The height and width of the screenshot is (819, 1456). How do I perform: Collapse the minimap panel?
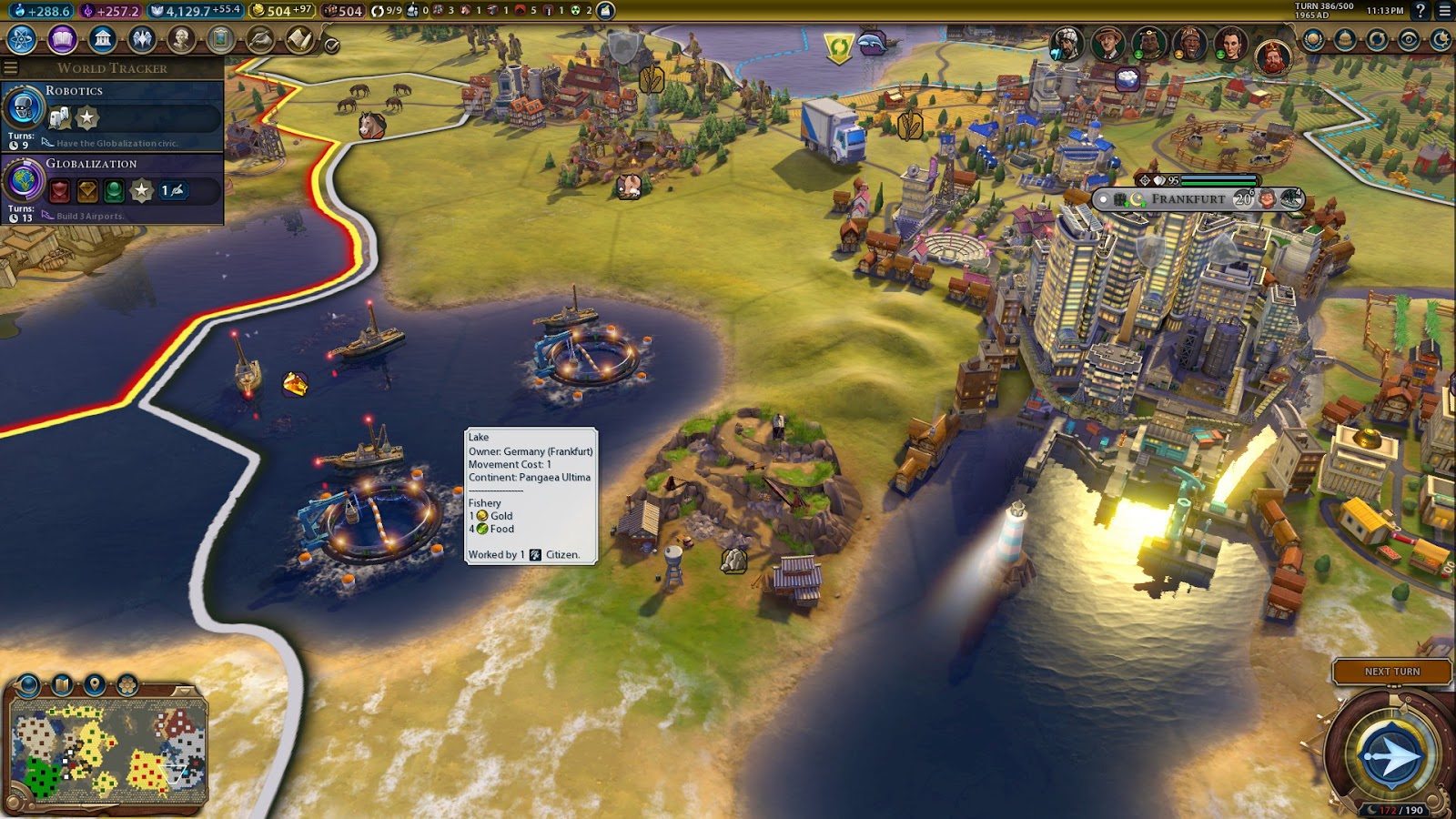click(x=184, y=691)
